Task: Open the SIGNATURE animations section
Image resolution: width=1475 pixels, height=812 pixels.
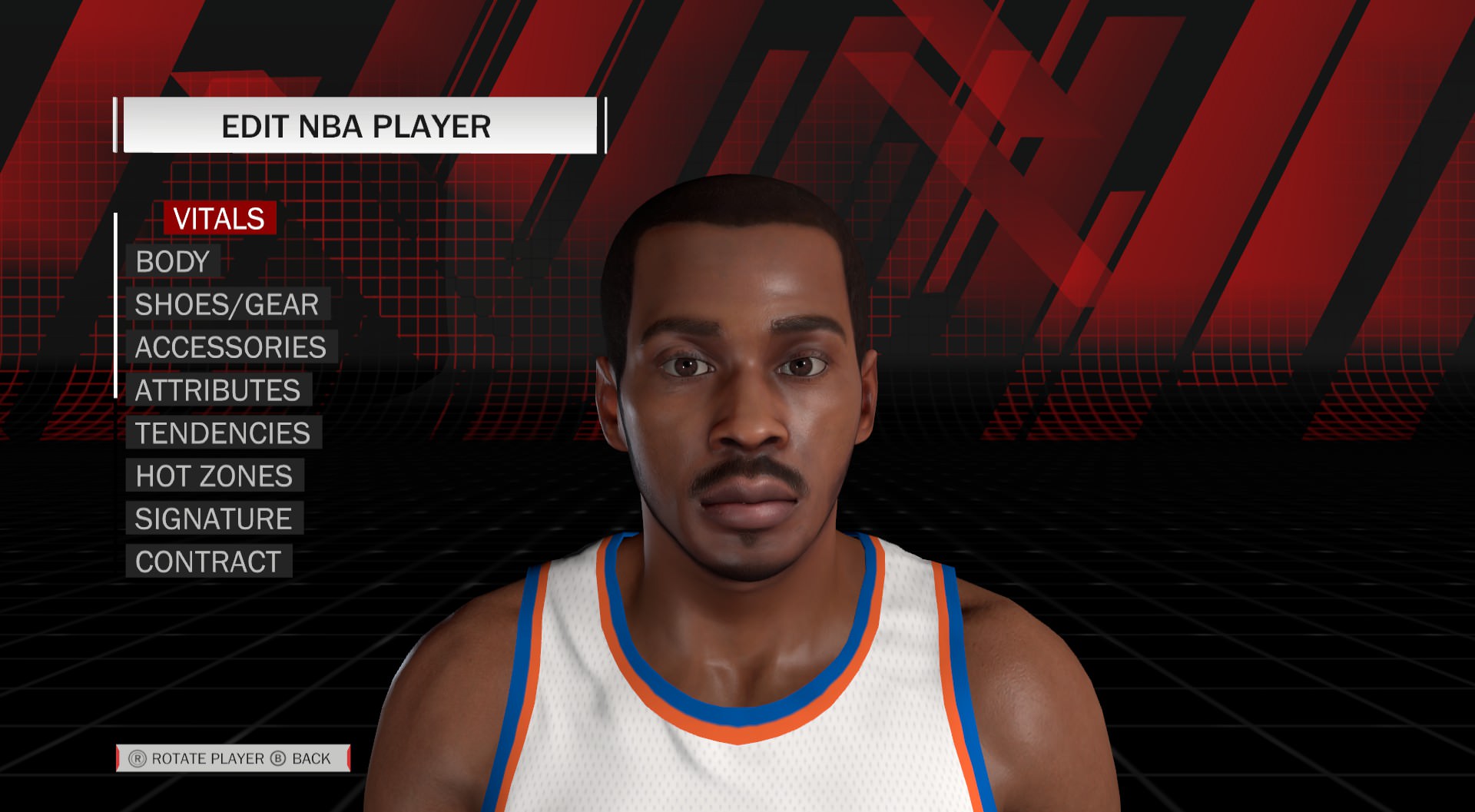Action: [x=213, y=519]
